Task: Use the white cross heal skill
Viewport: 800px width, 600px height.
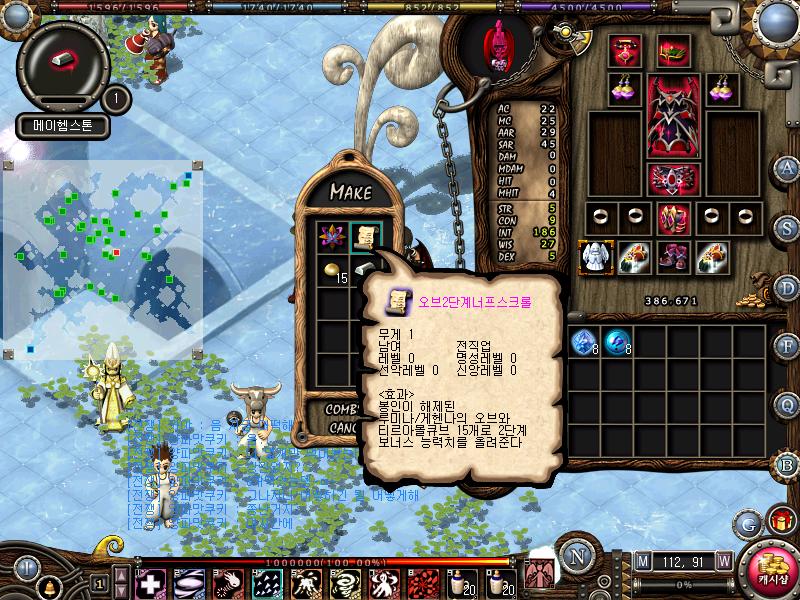Action: (x=151, y=582)
